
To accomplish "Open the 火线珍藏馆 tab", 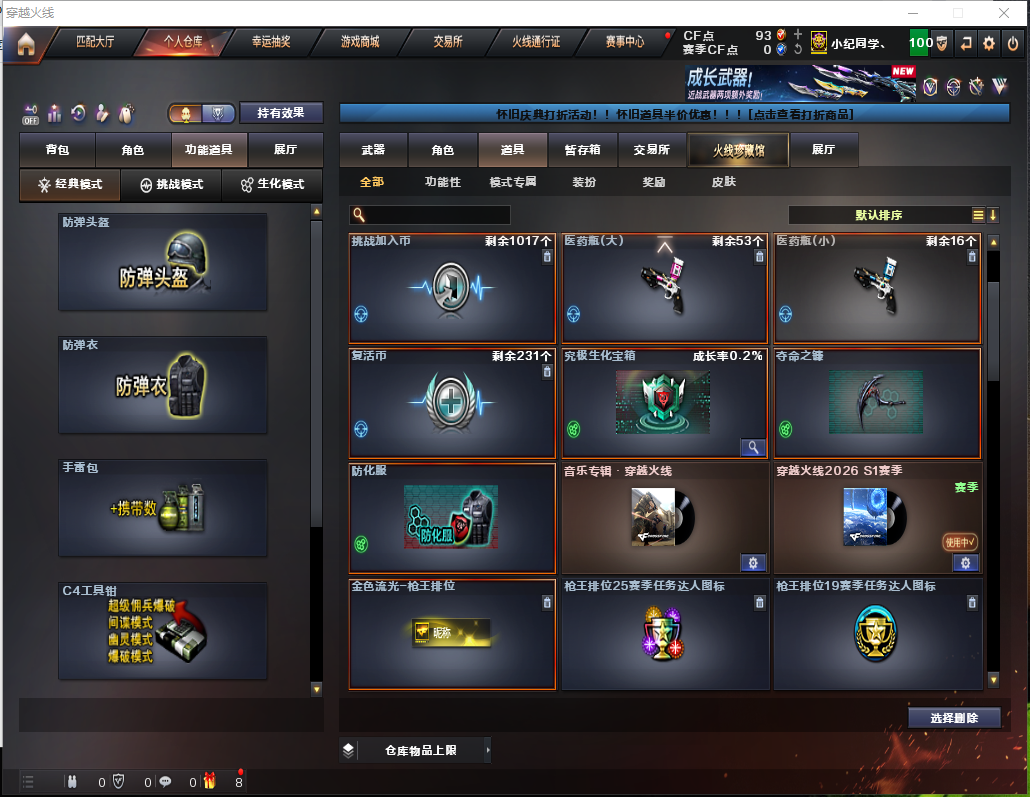I will click(x=738, y=150).
